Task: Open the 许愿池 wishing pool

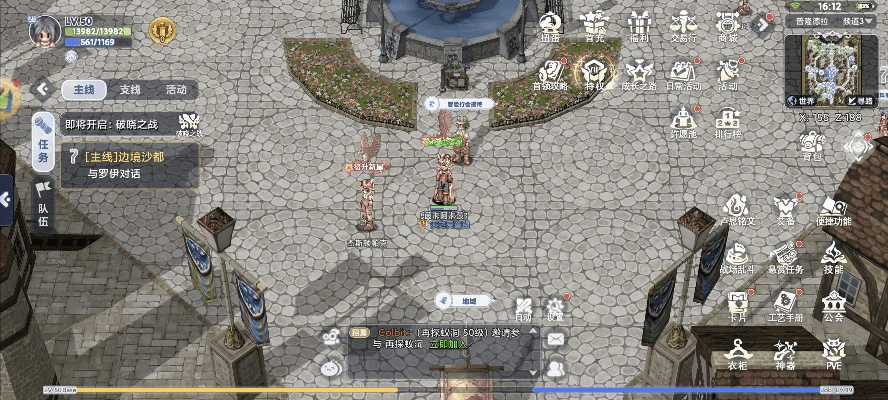Action: point(683,122)
